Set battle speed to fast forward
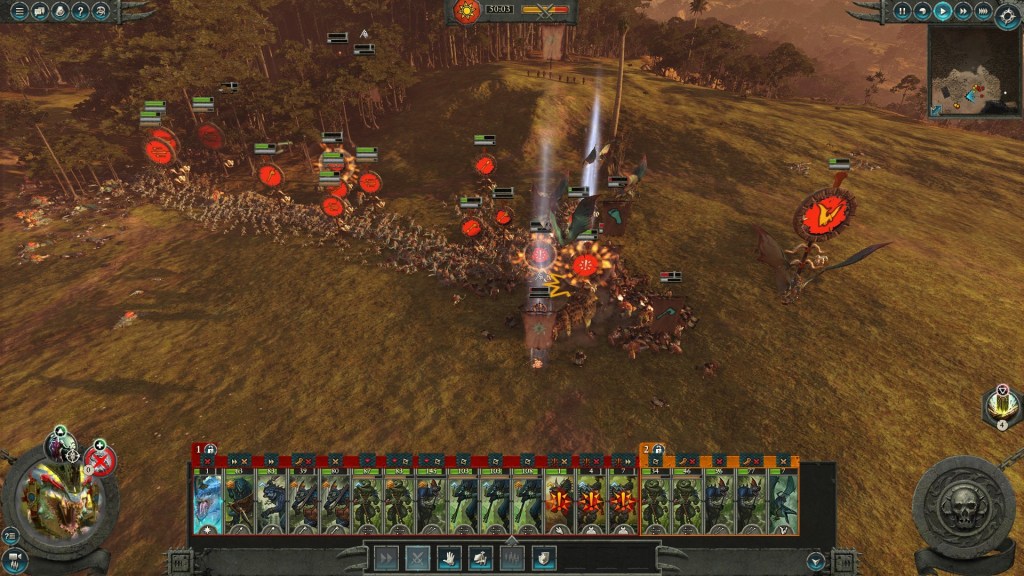Viewport: 1024px width, 576px height. tap(962, 12)
